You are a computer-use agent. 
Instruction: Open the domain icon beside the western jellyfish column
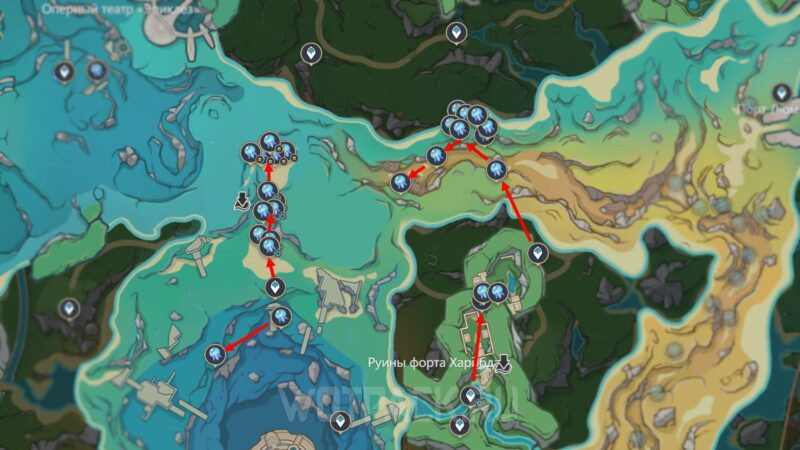pyautogui.click(x=241, y=200)
